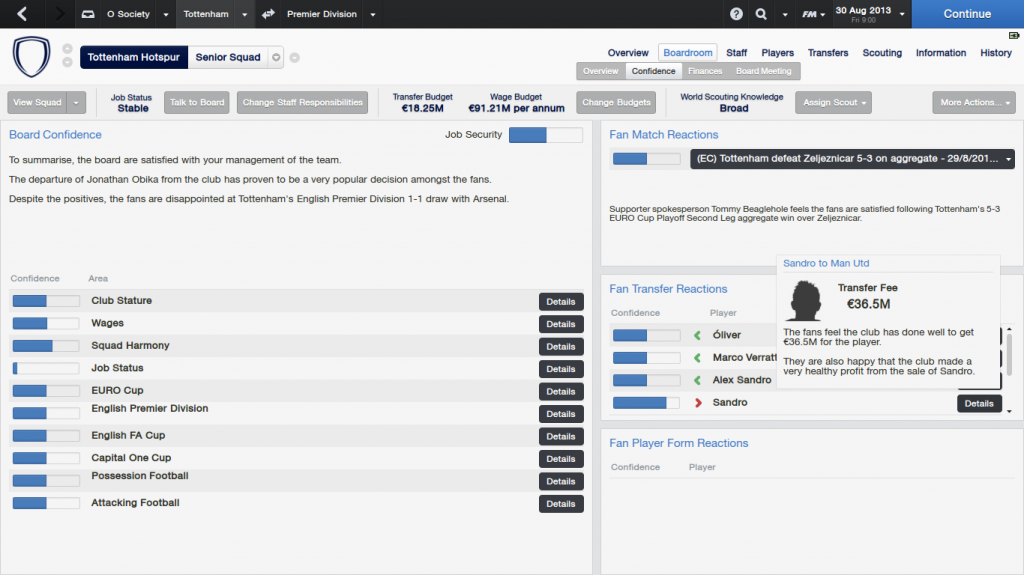Open the Finances sub-tab
Viewport: 1024px width, 575px height.
pos(705,71)
